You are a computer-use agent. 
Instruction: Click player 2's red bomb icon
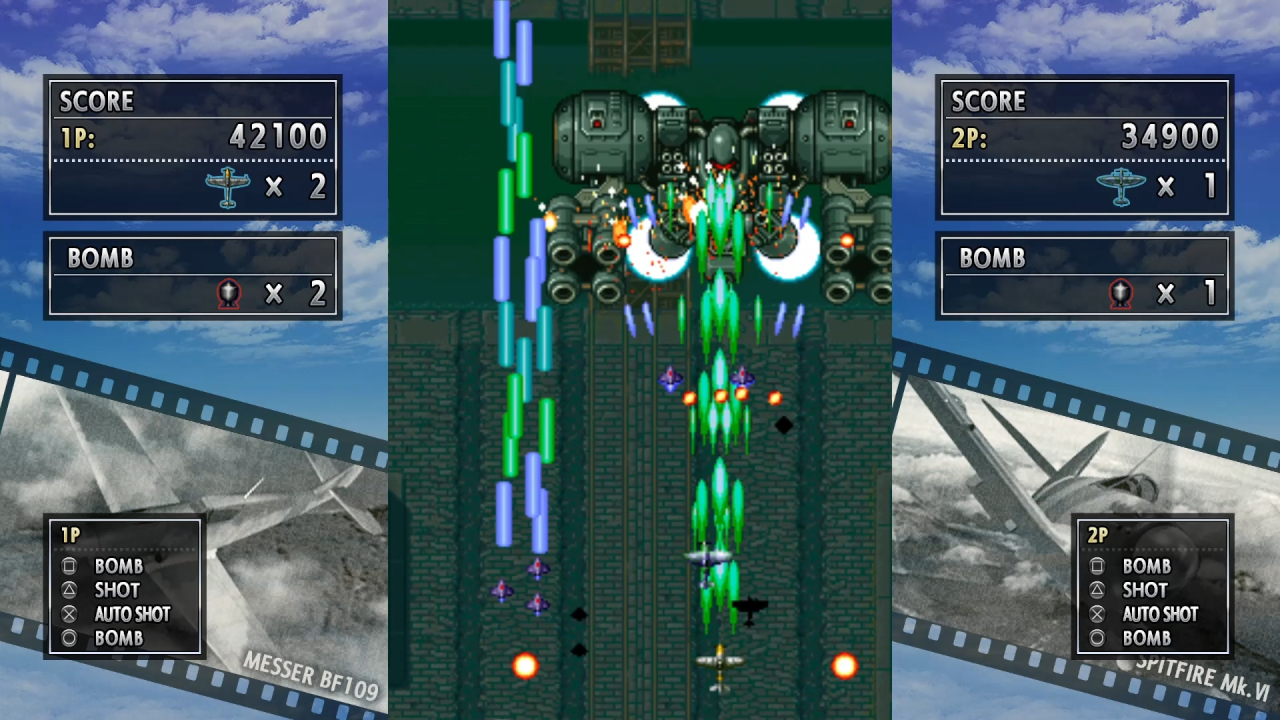(1122, 293)
